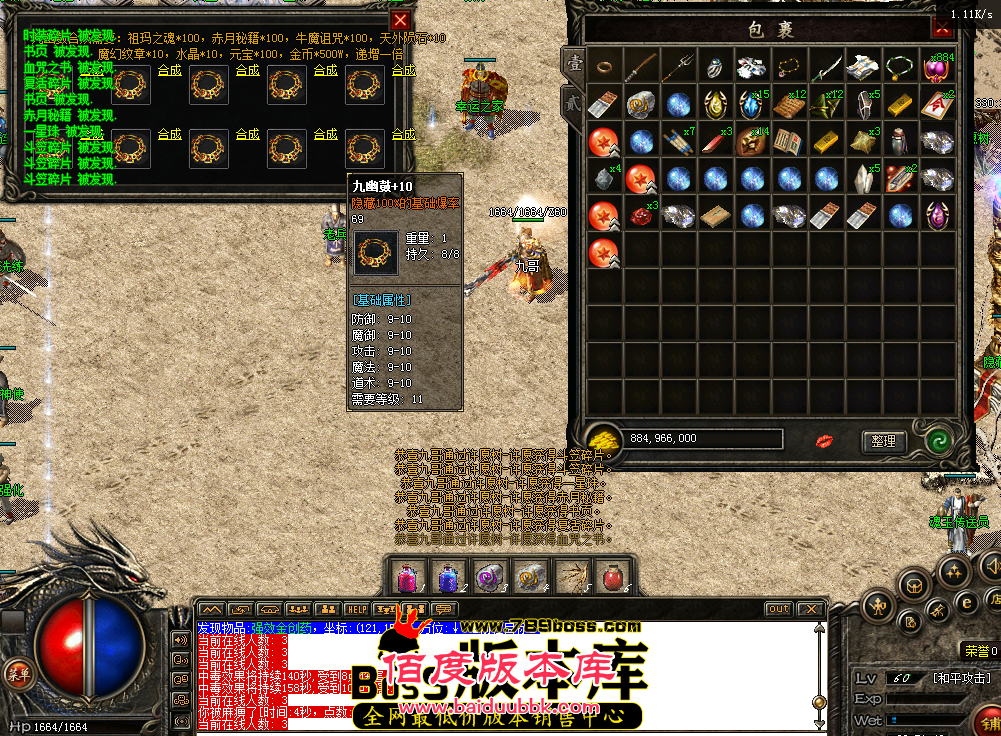Click the green swirl button in bag
Screen dimensions: 1001x736
coord(937,441)
